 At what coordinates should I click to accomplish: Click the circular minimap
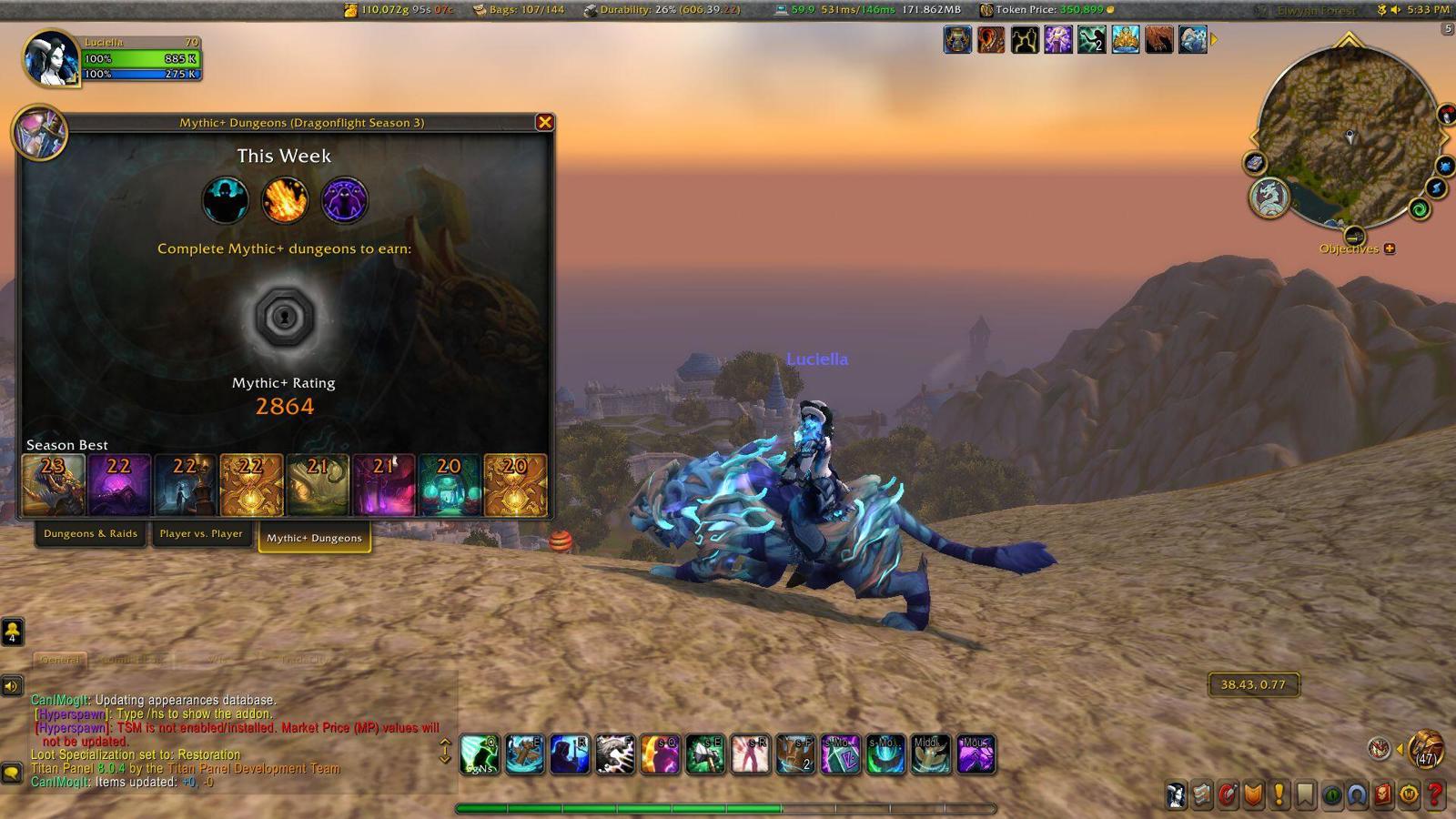[1349, 136]
